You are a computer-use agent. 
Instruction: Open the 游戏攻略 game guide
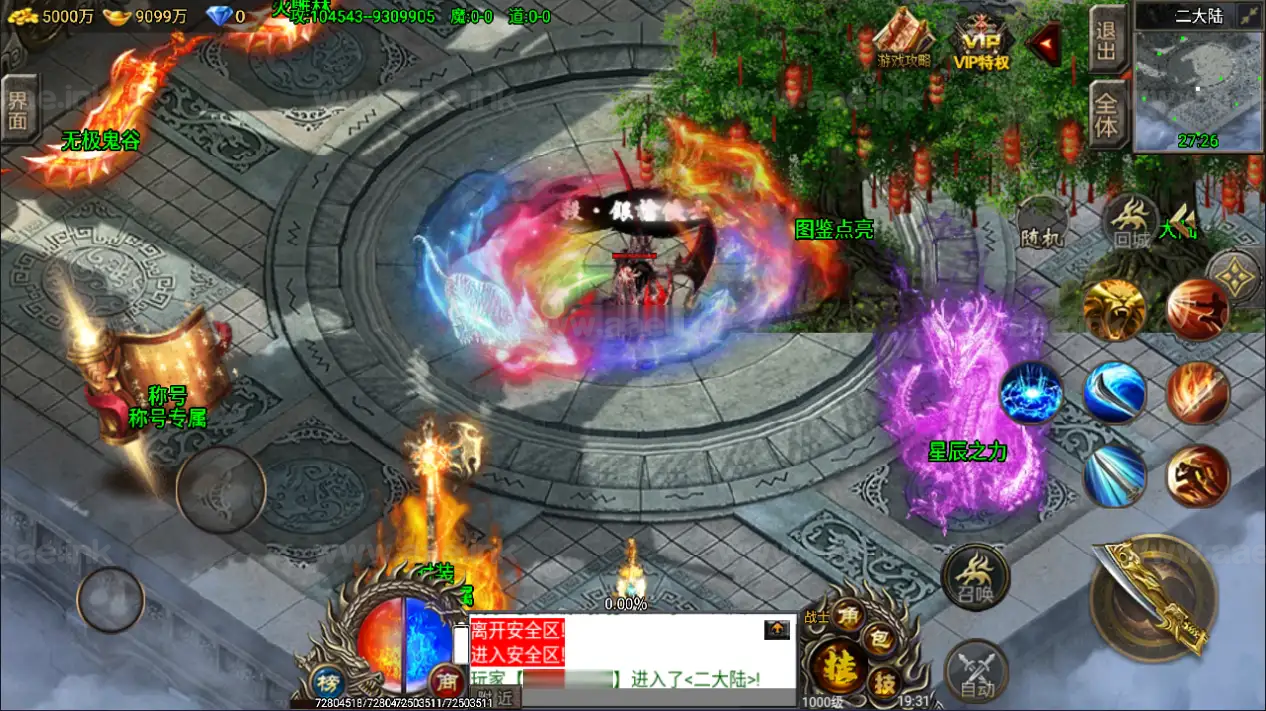pos(903,41)
